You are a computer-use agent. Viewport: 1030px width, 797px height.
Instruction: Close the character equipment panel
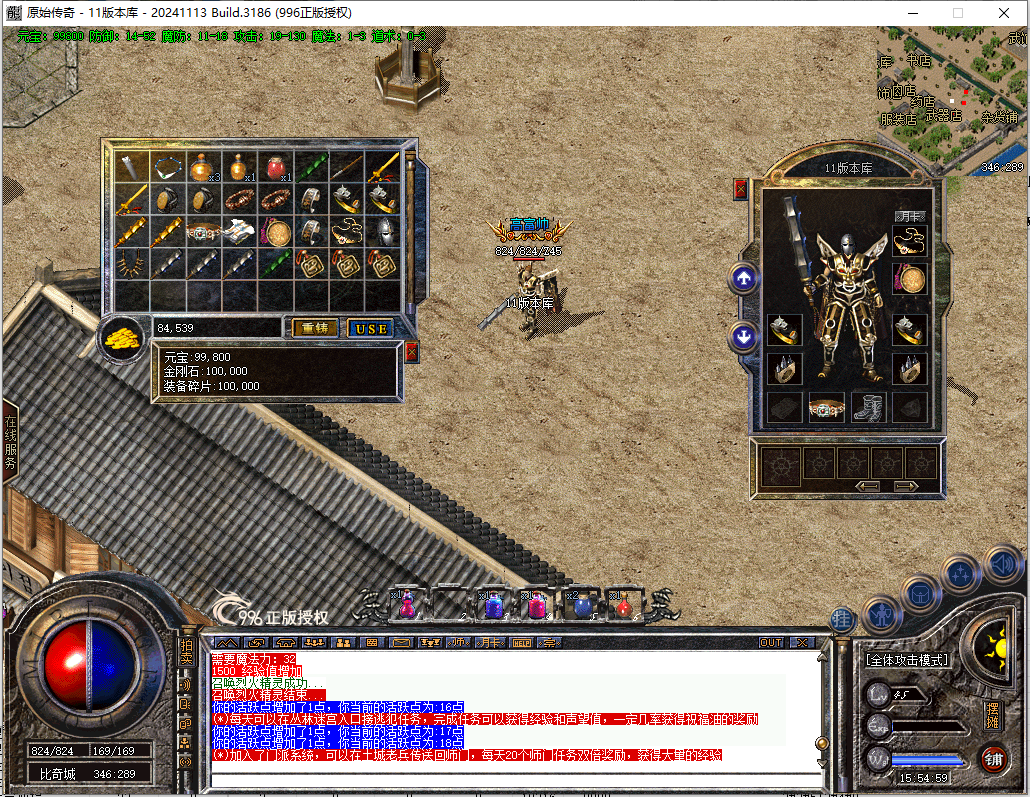pos(741,188)
